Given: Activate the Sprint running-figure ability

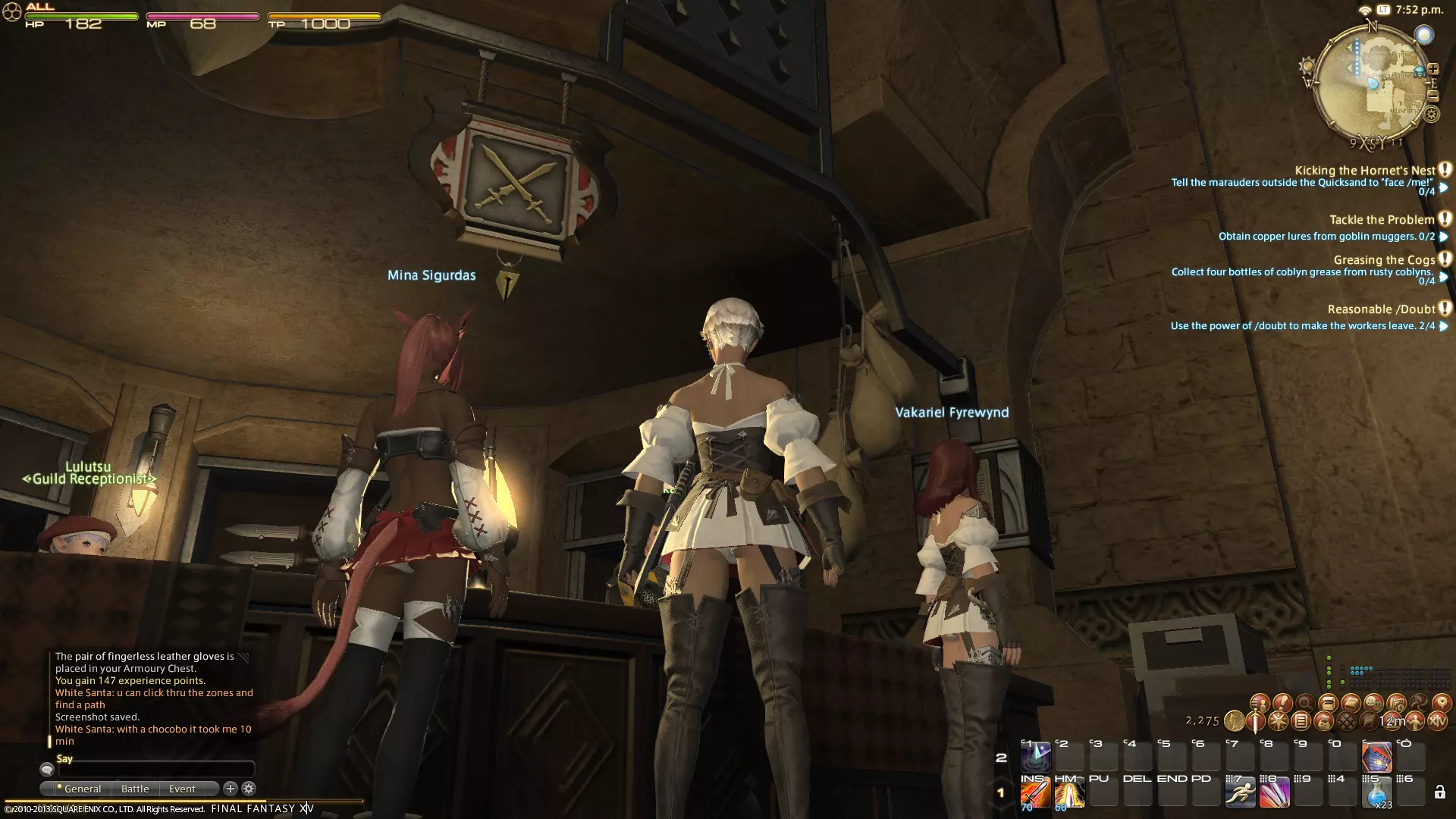Looking at the screenshot, I should pos(1240,793).
